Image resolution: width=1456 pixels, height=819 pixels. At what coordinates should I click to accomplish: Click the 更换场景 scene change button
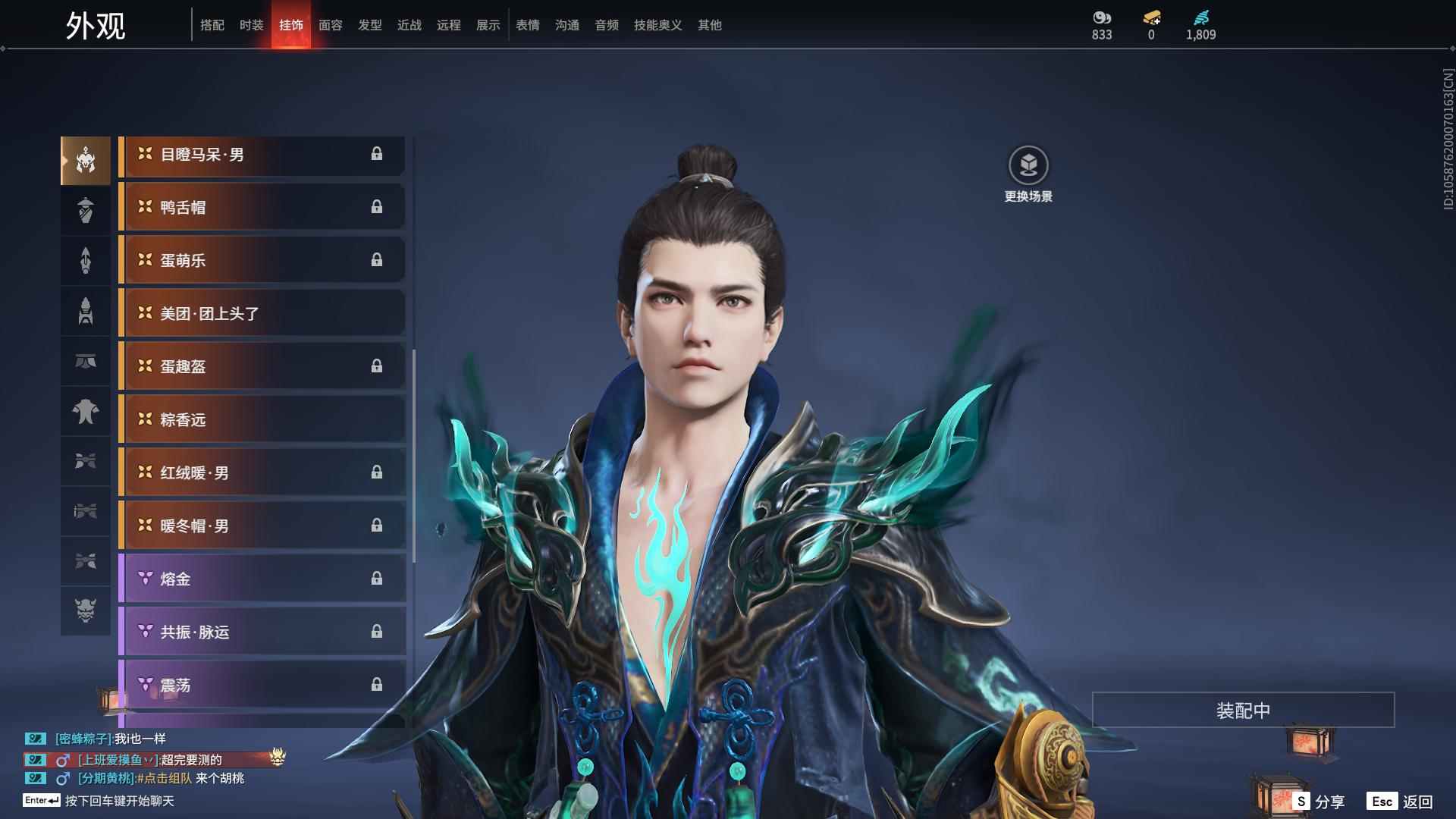pos(1028,166)
